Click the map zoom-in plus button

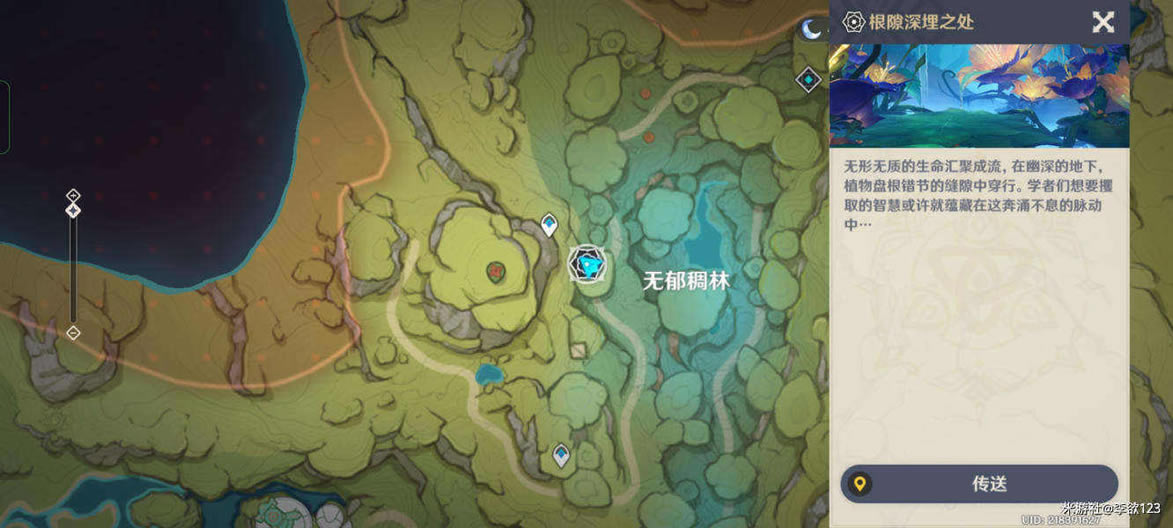click(73, 195)
